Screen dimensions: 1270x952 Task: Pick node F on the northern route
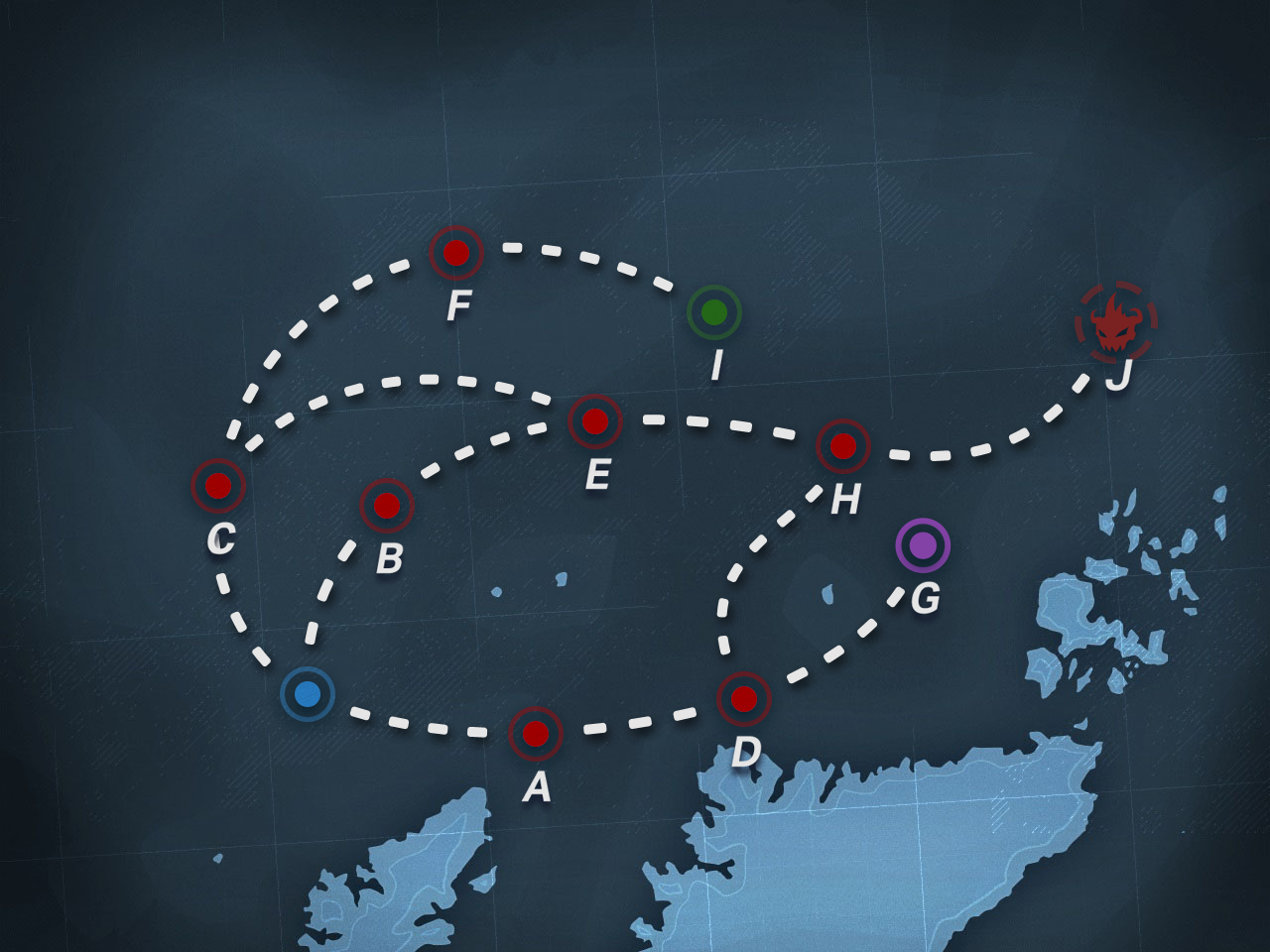pyautogui.click(x=456, y=253)
